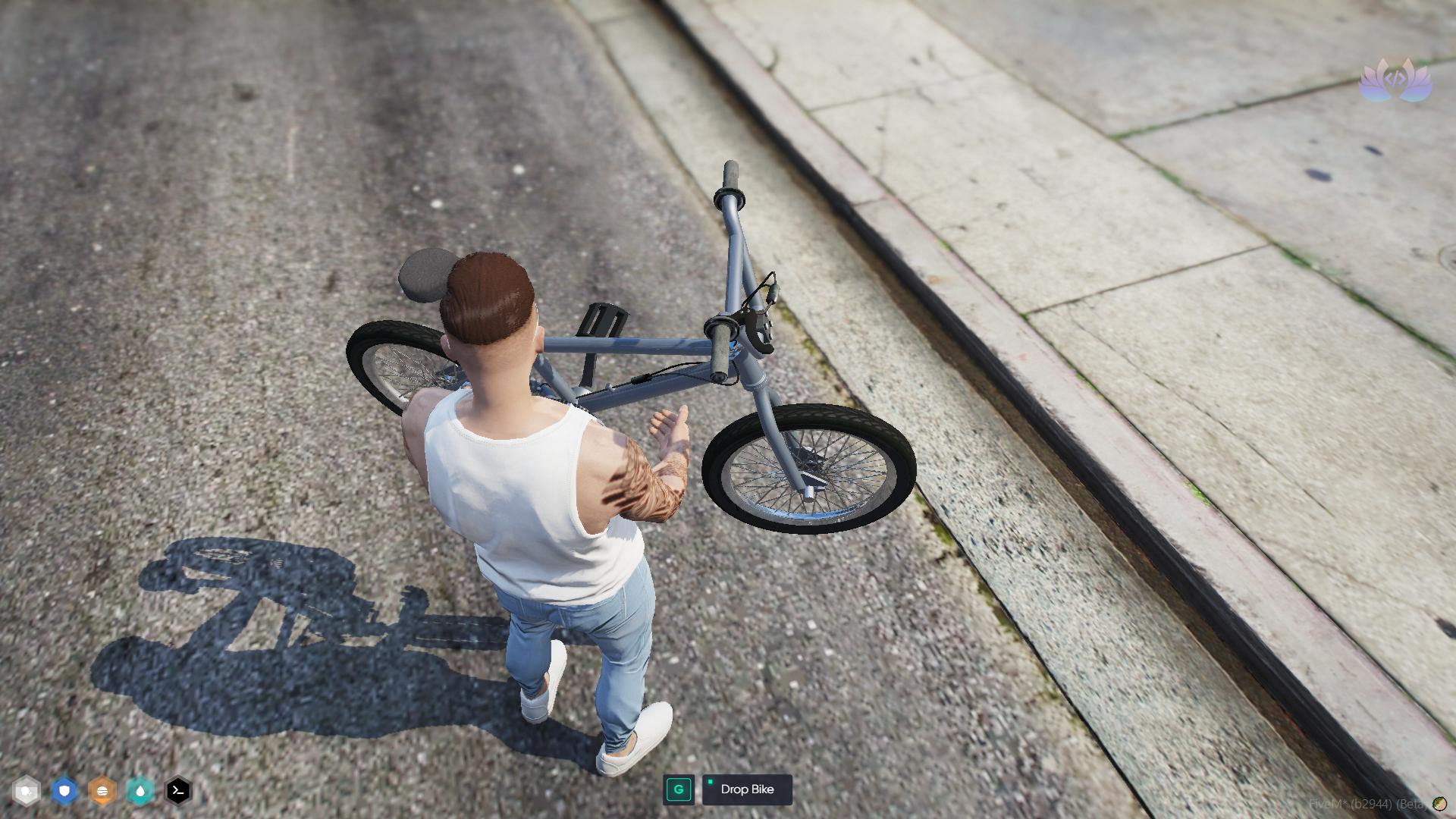1456x819 pixels.
Task: Click the bicycle seat above the character
Action: [x=425, y=273]
